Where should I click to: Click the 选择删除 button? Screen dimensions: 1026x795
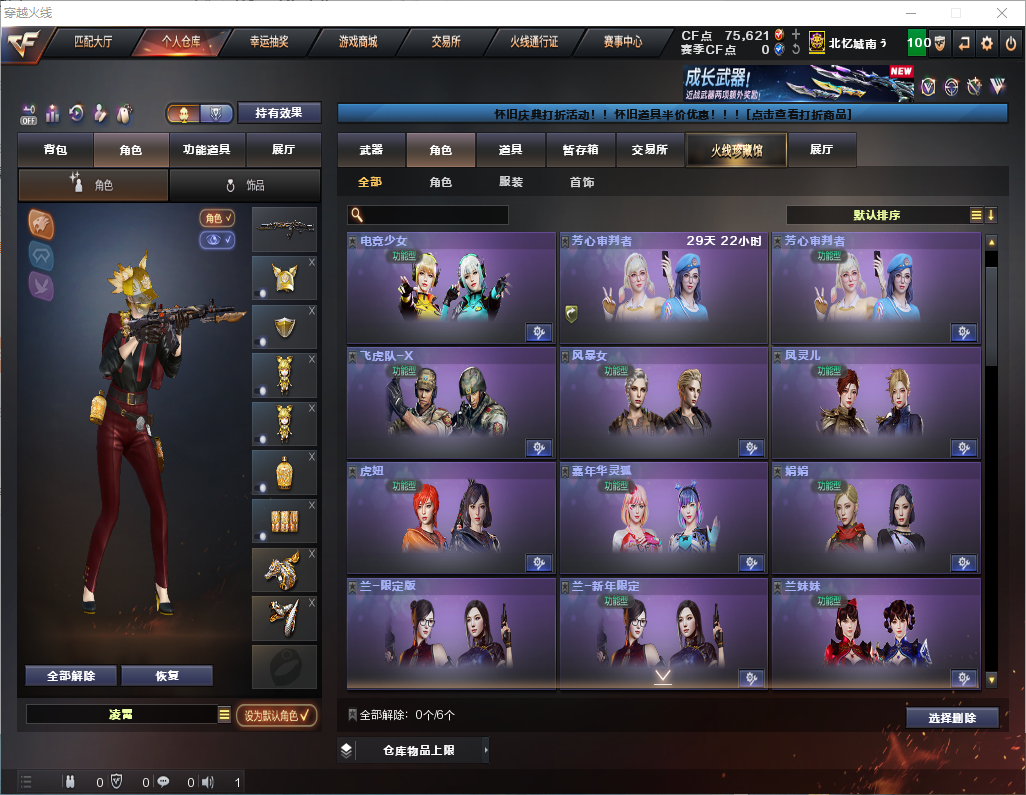(952, 718)
